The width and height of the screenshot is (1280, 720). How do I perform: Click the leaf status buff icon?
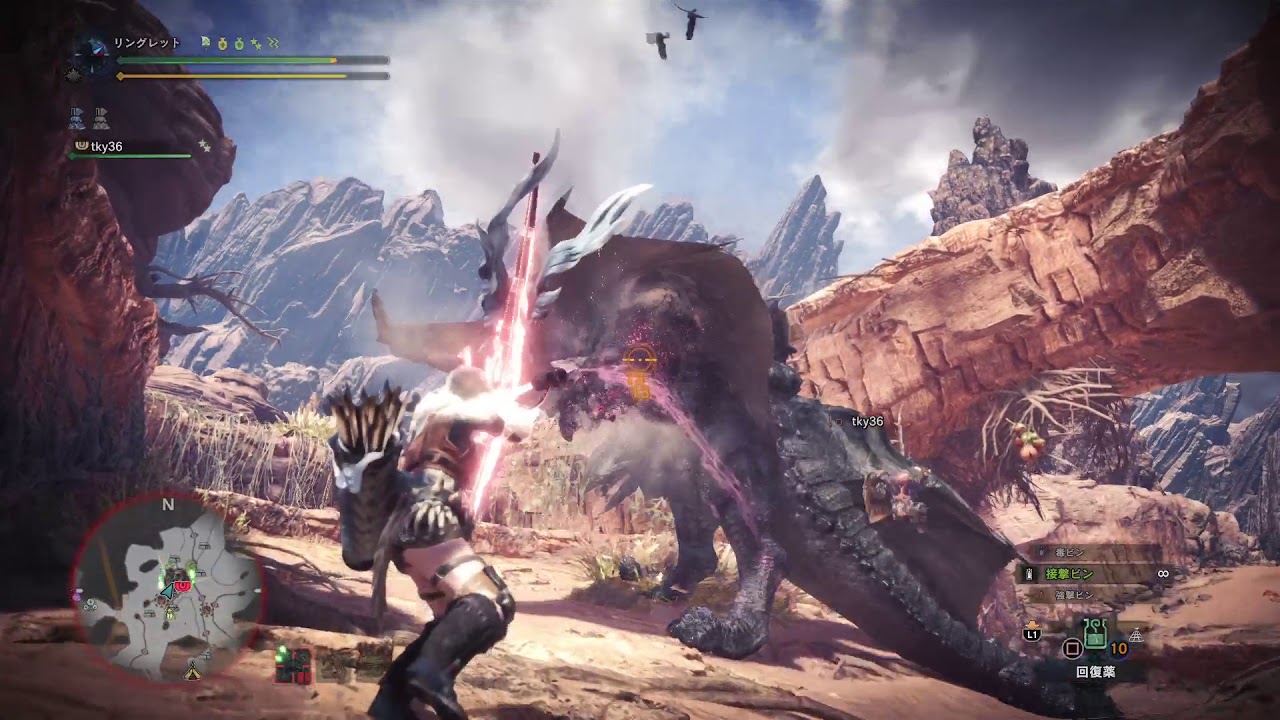coord(205,43)
